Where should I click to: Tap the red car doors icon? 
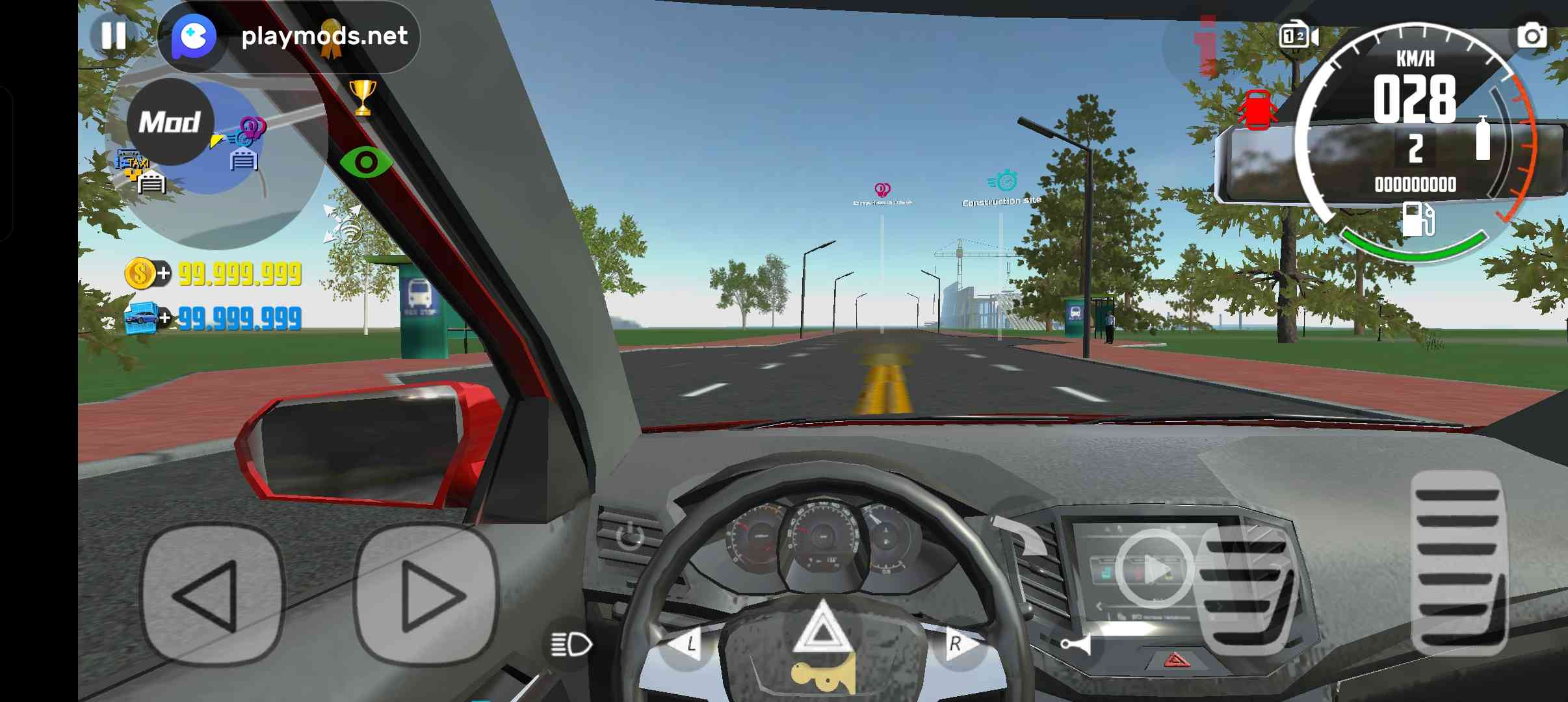point(1256,109)
